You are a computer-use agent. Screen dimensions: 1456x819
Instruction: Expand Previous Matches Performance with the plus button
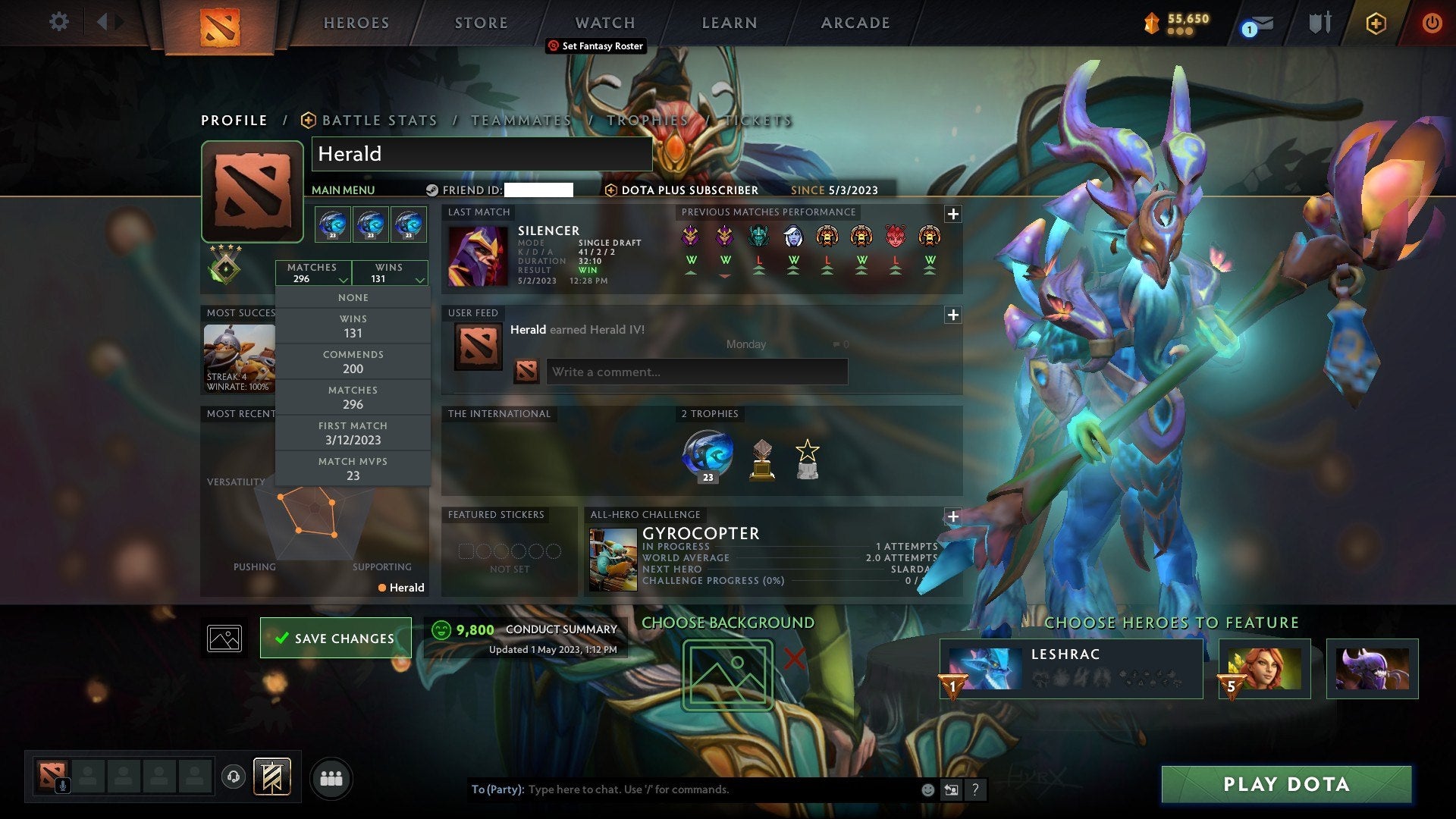tap(953, 215)
